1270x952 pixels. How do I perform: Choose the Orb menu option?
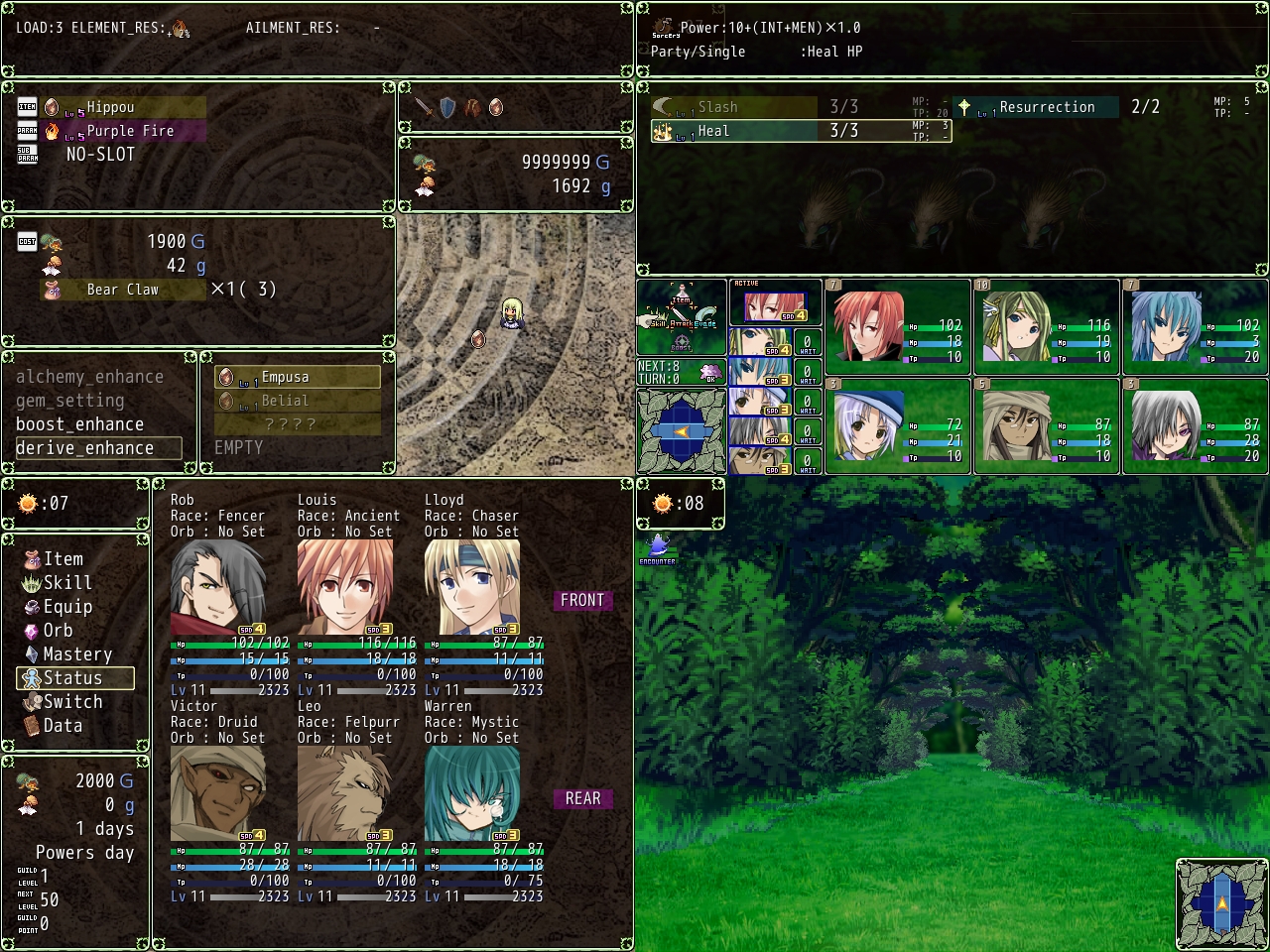coord(58,631)
